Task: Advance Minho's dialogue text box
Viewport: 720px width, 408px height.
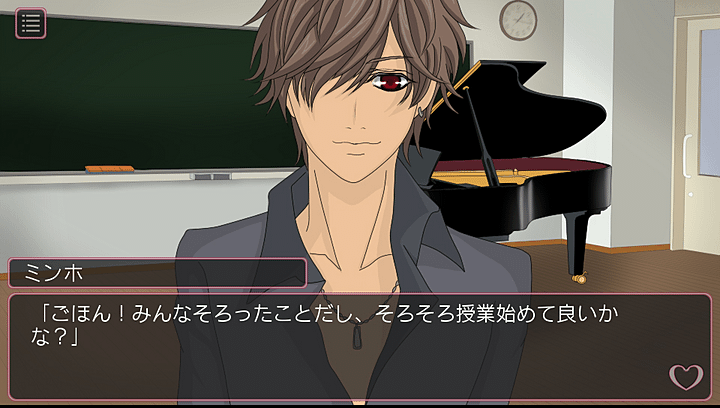Action: coord(340,345)
